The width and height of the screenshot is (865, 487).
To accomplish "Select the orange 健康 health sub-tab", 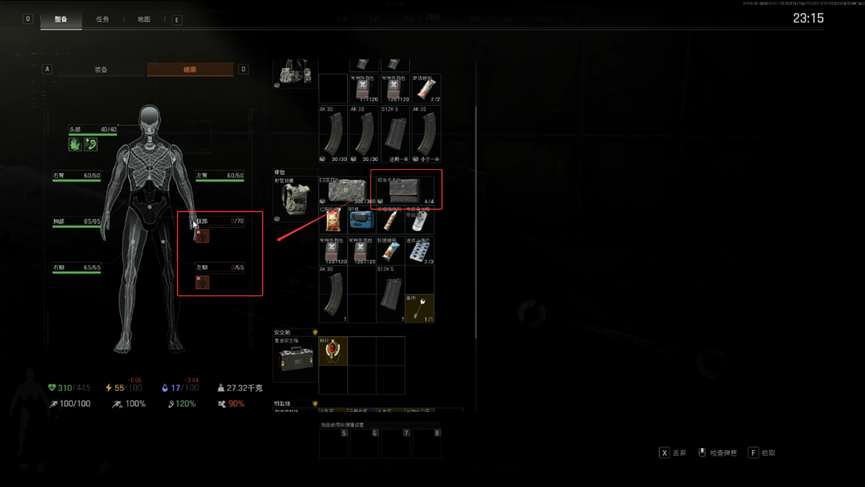I will coord(190,70).
